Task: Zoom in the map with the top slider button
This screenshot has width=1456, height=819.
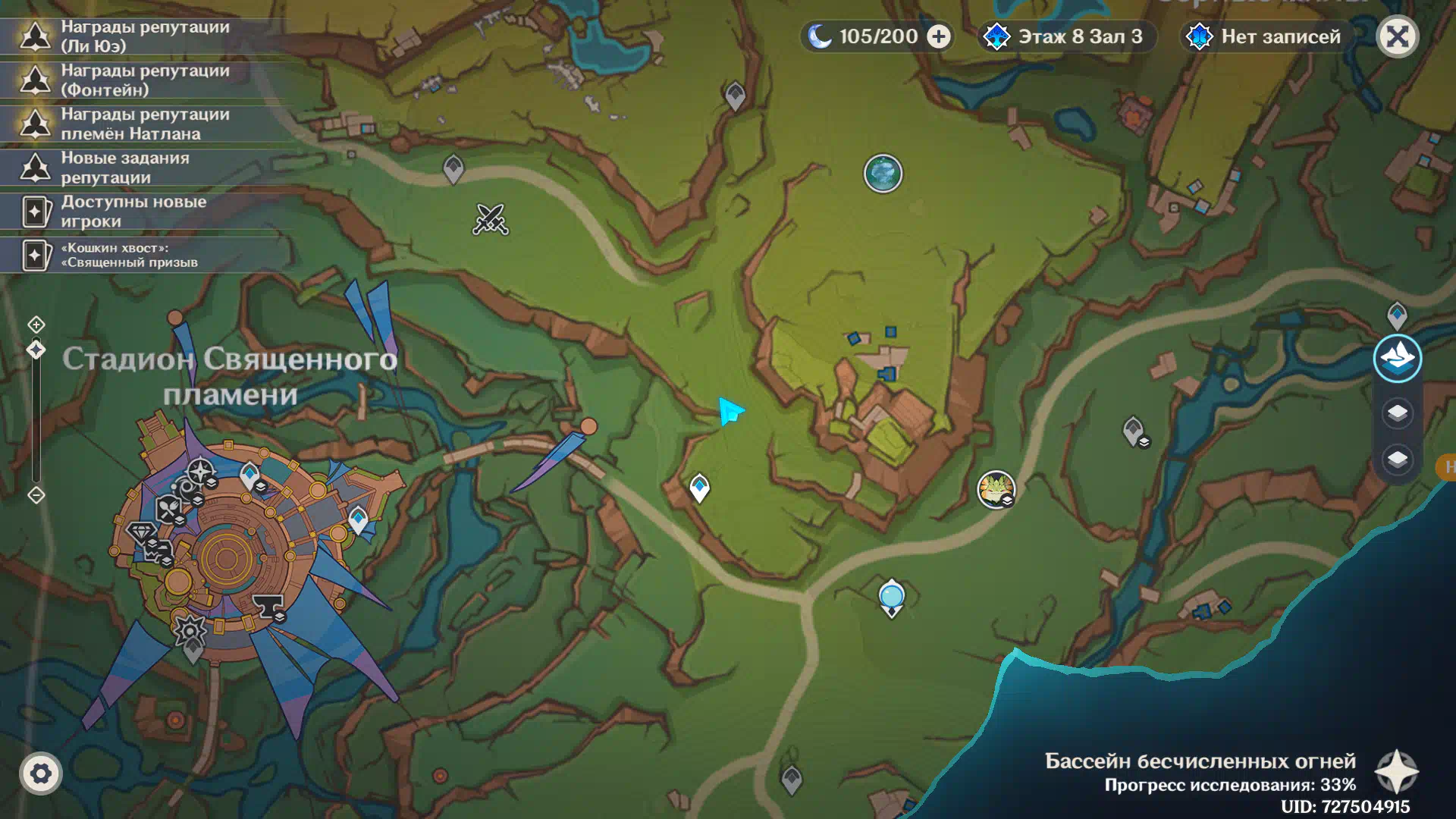Action: (x=36, y=325)
